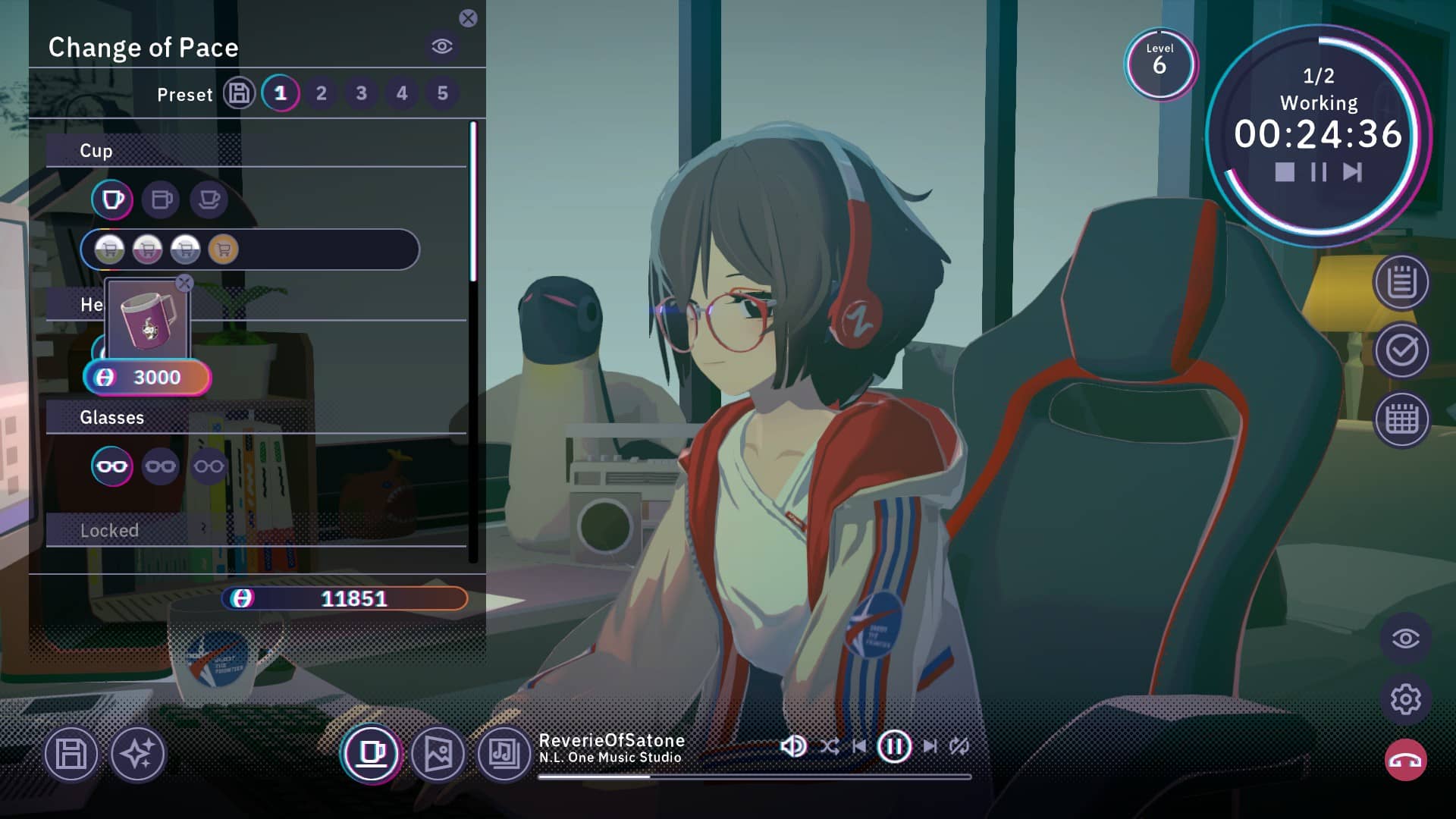Close the Change of Pace panel
Screen dimensions: 1456x819
pyautogui.click(x=468, y=18)
